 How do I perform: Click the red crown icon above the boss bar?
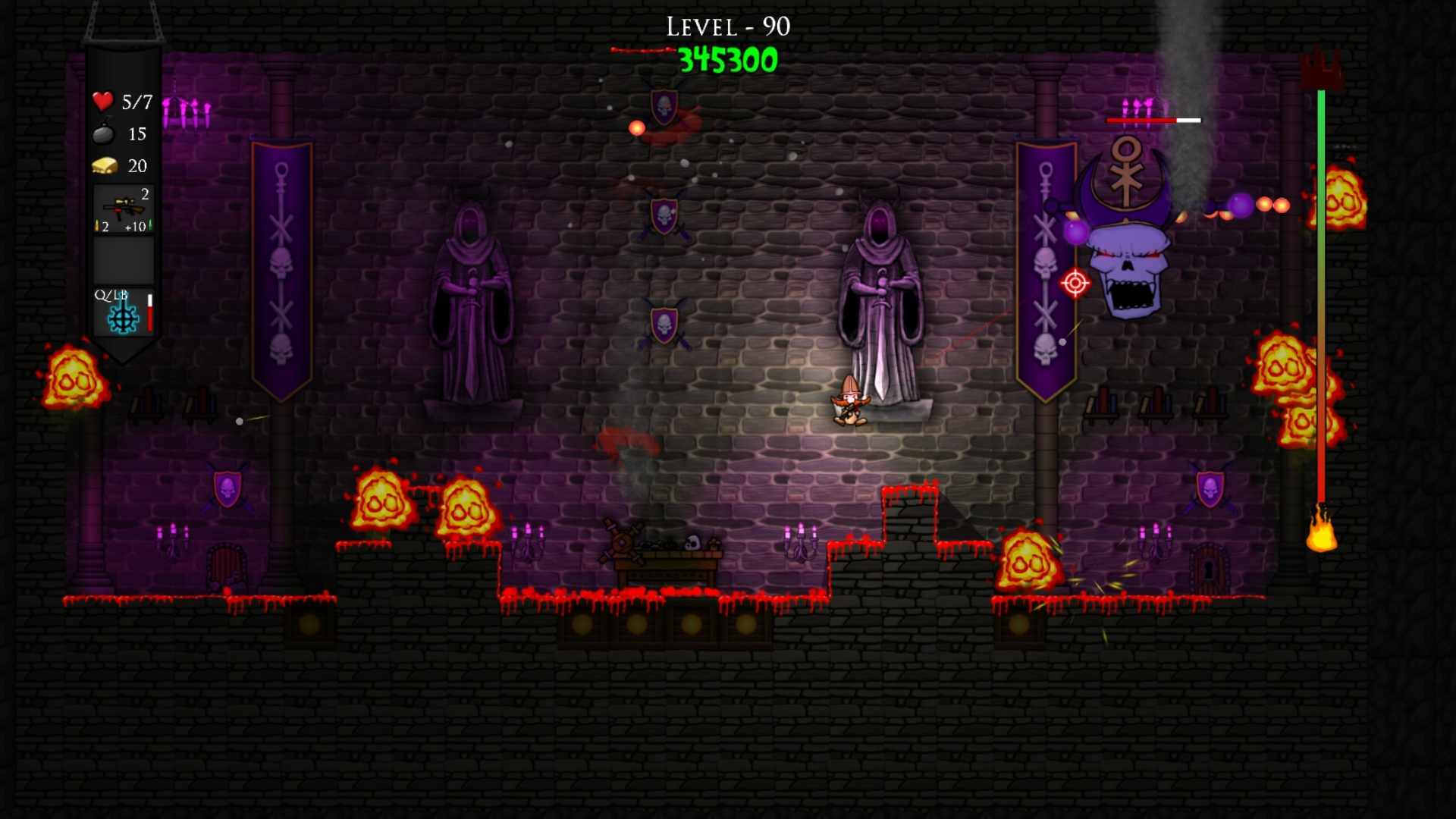(x=1323, y=67)
